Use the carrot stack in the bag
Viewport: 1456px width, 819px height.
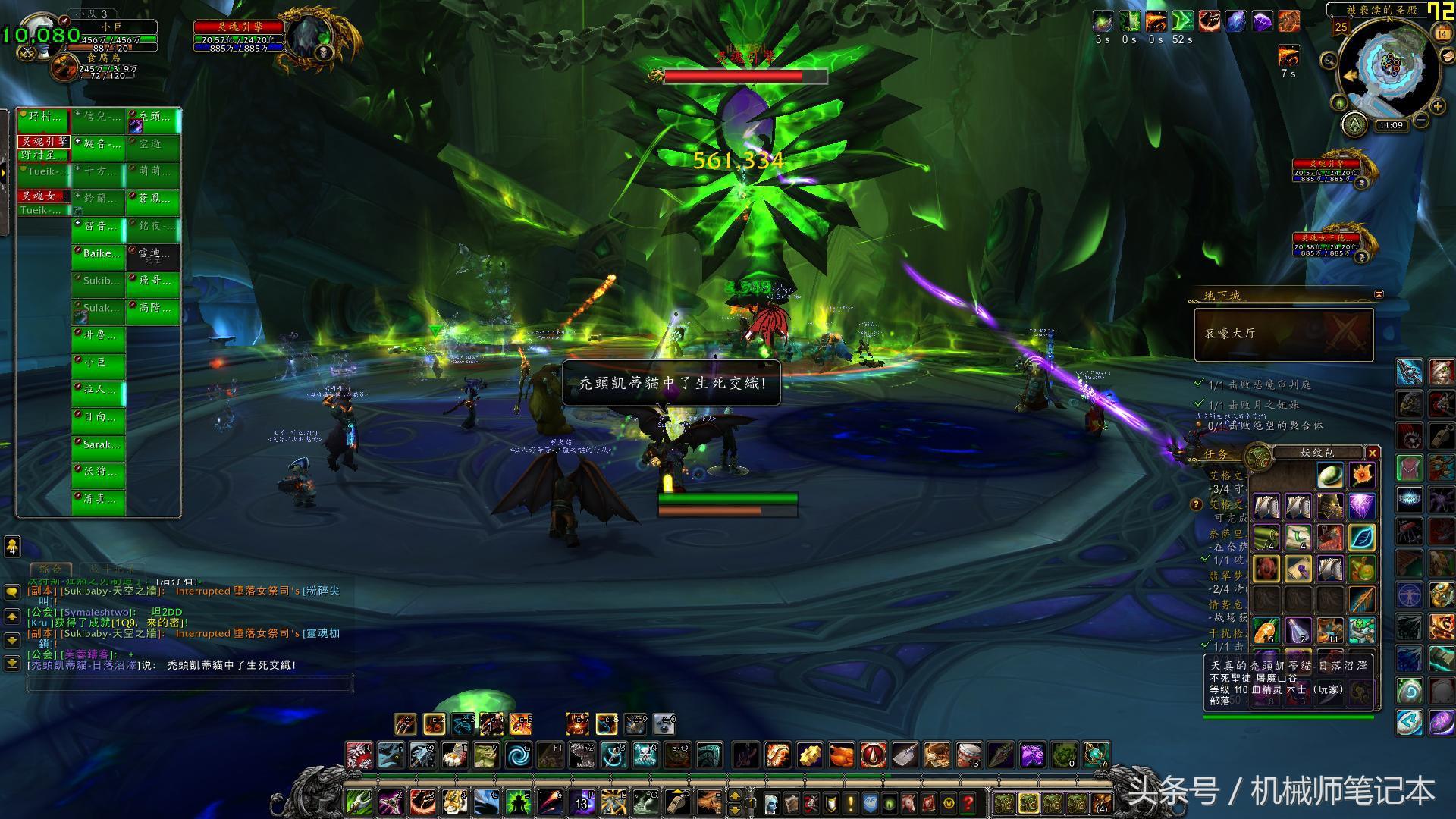pyautogui.click(x=1266, y=631)
